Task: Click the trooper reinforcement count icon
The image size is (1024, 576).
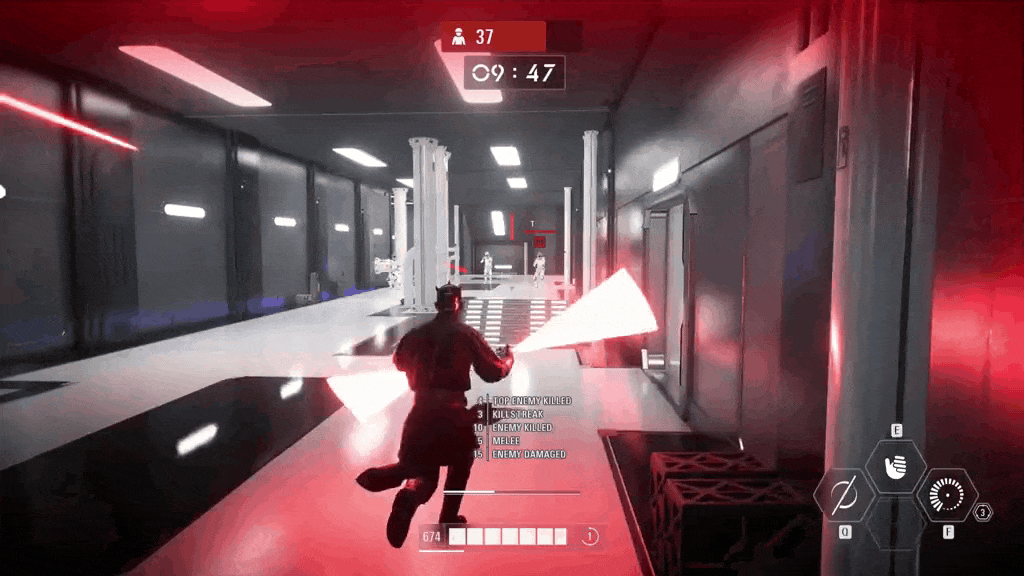Action: coord(459,37)
